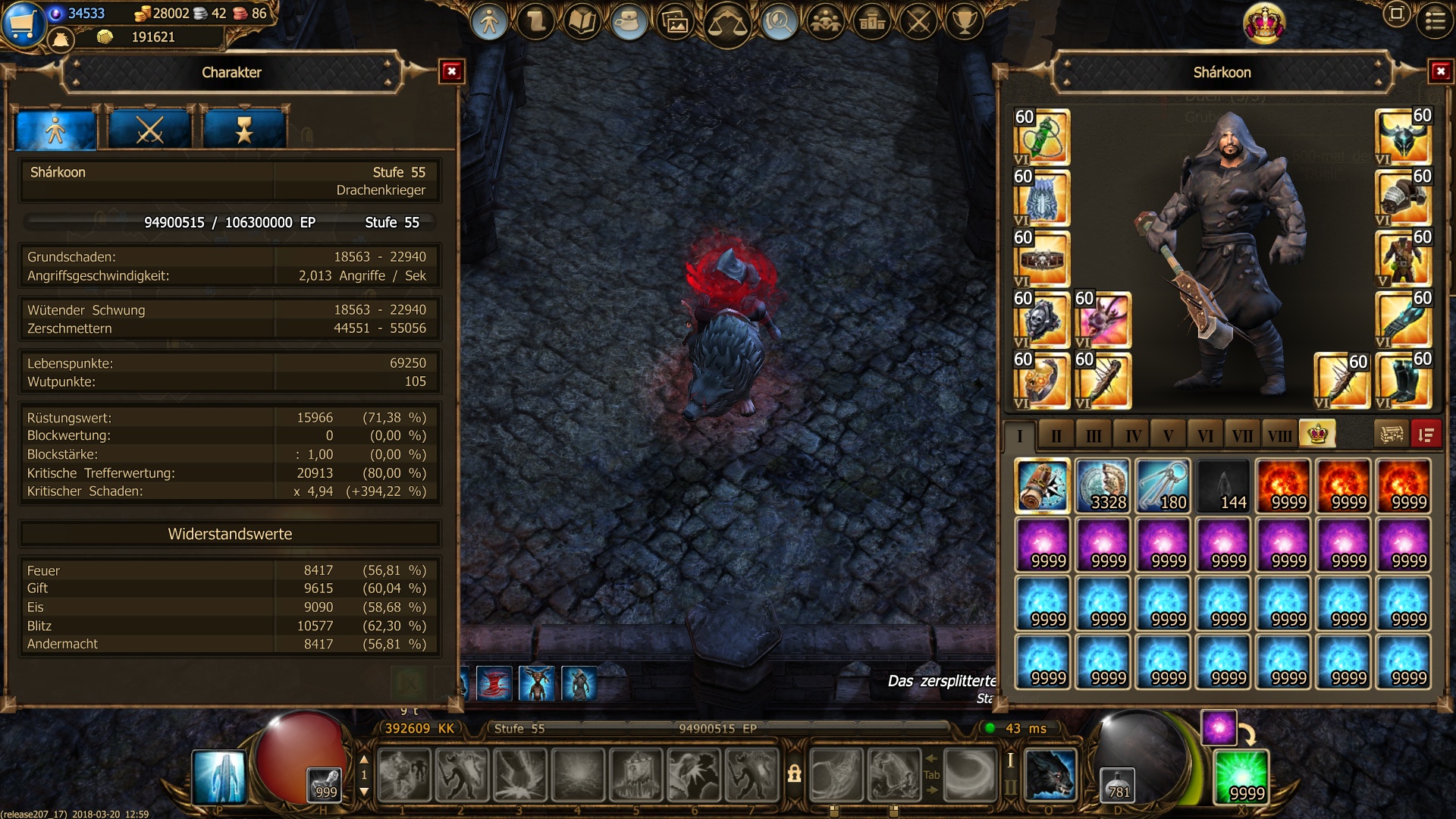Switch to inventory bag tab II
This screenshot has width=1456, height=819.
pos(1056,435)
